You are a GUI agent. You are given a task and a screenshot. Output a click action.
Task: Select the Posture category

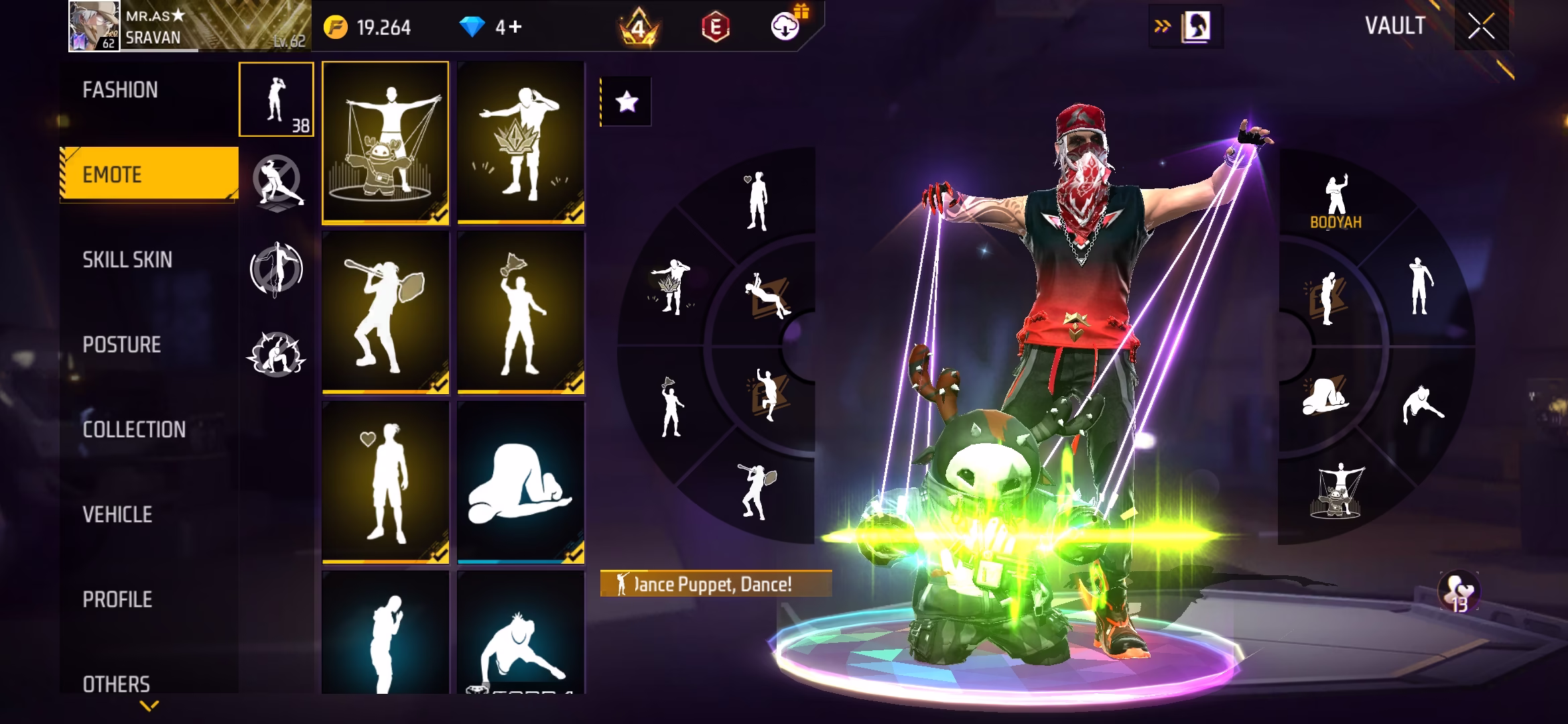pos(122,345)
